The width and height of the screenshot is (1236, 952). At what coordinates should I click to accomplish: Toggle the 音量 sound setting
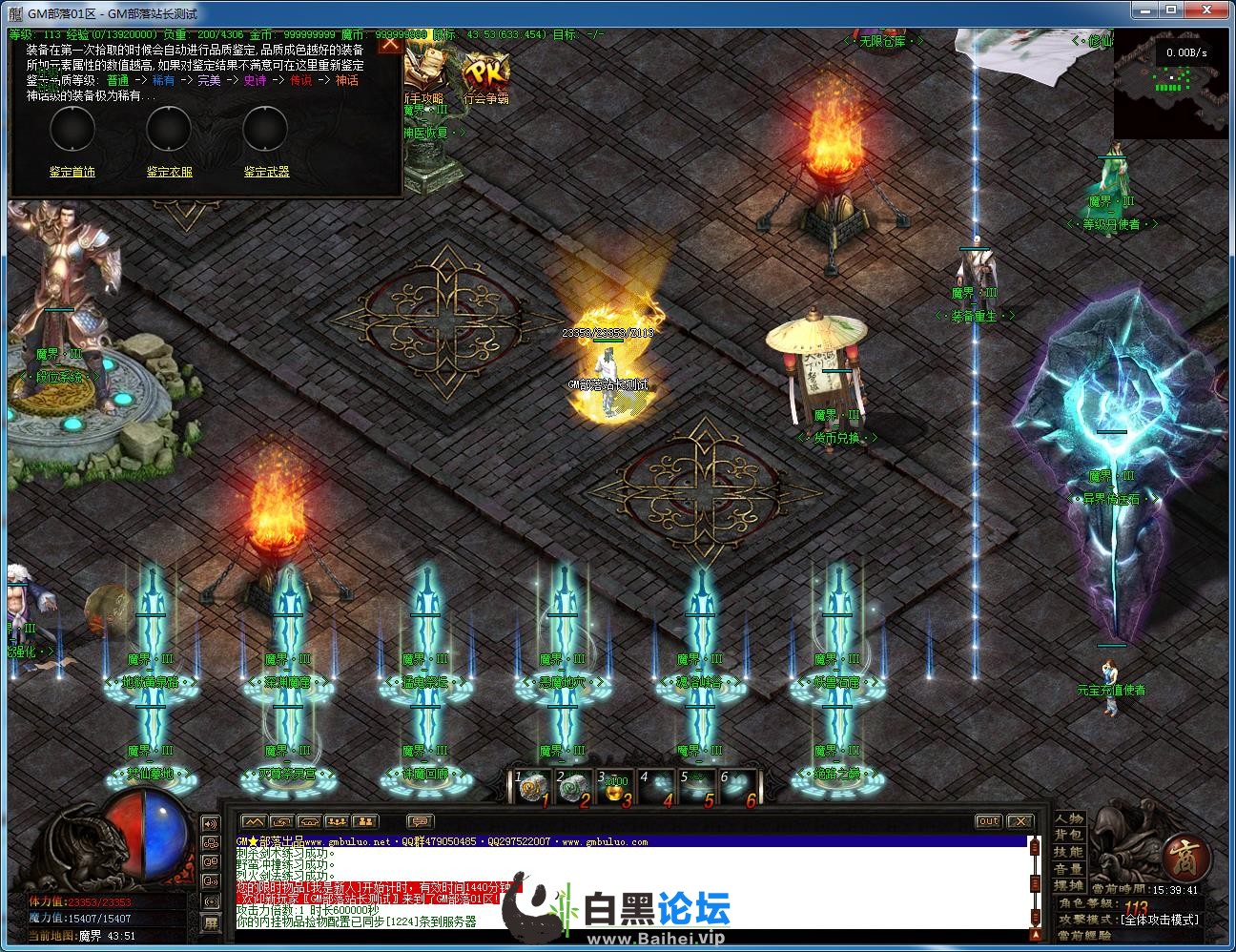click(1069, 869)
